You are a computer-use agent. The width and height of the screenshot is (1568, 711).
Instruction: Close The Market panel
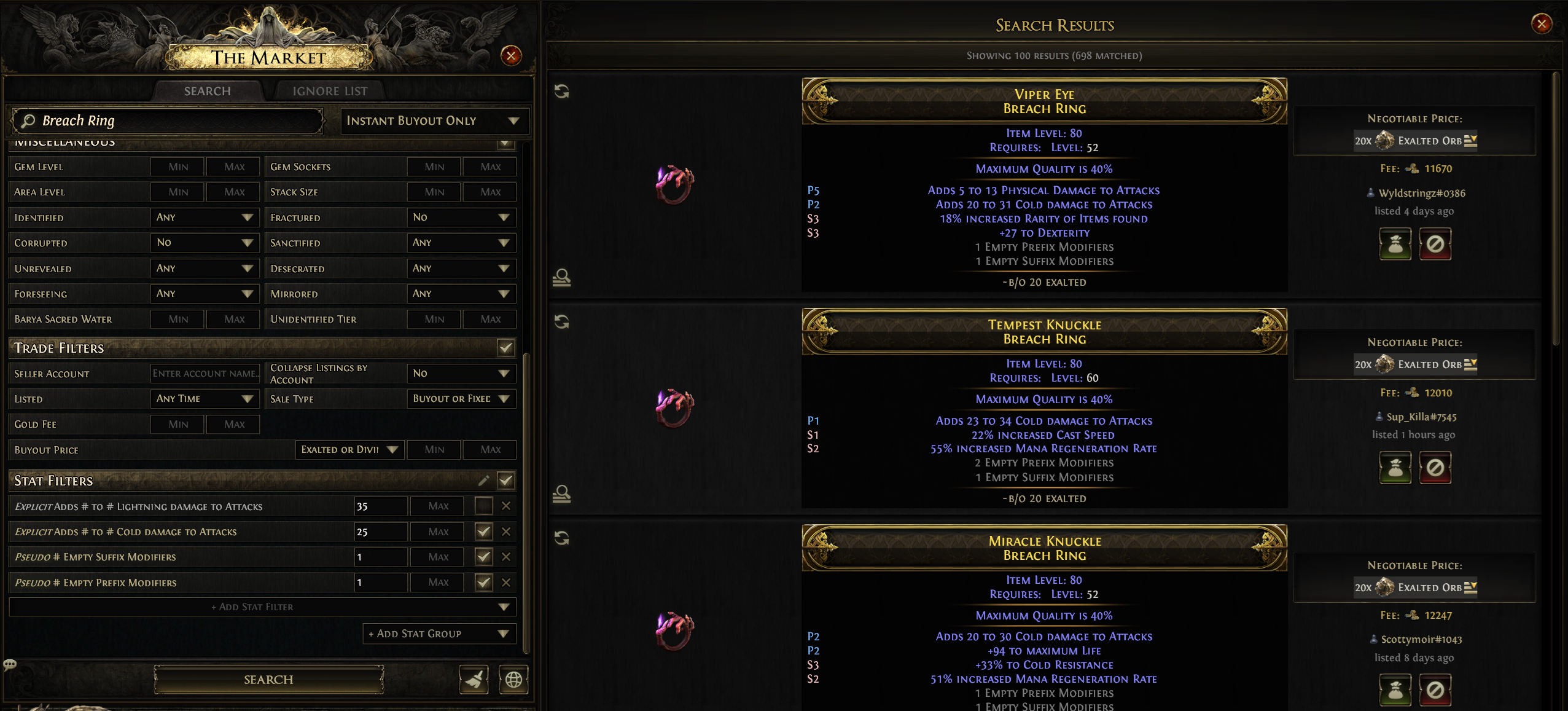pyautogui.click(x=511, y=56)
